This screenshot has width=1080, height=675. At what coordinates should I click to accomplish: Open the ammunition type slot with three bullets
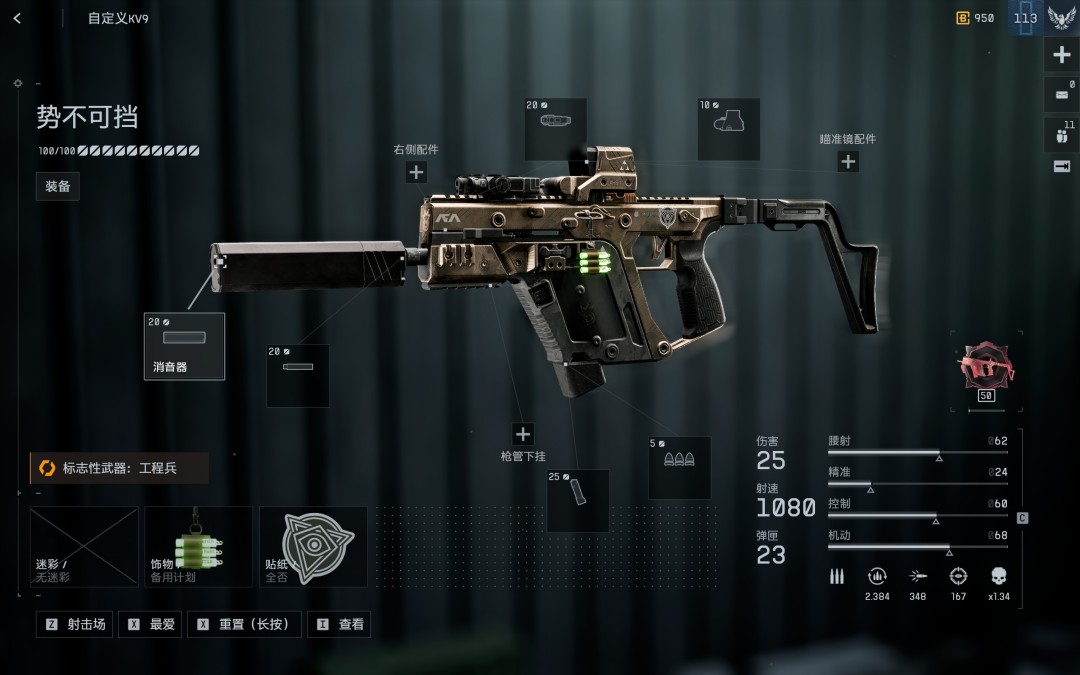pyautogui.click(x=679, y=467)
